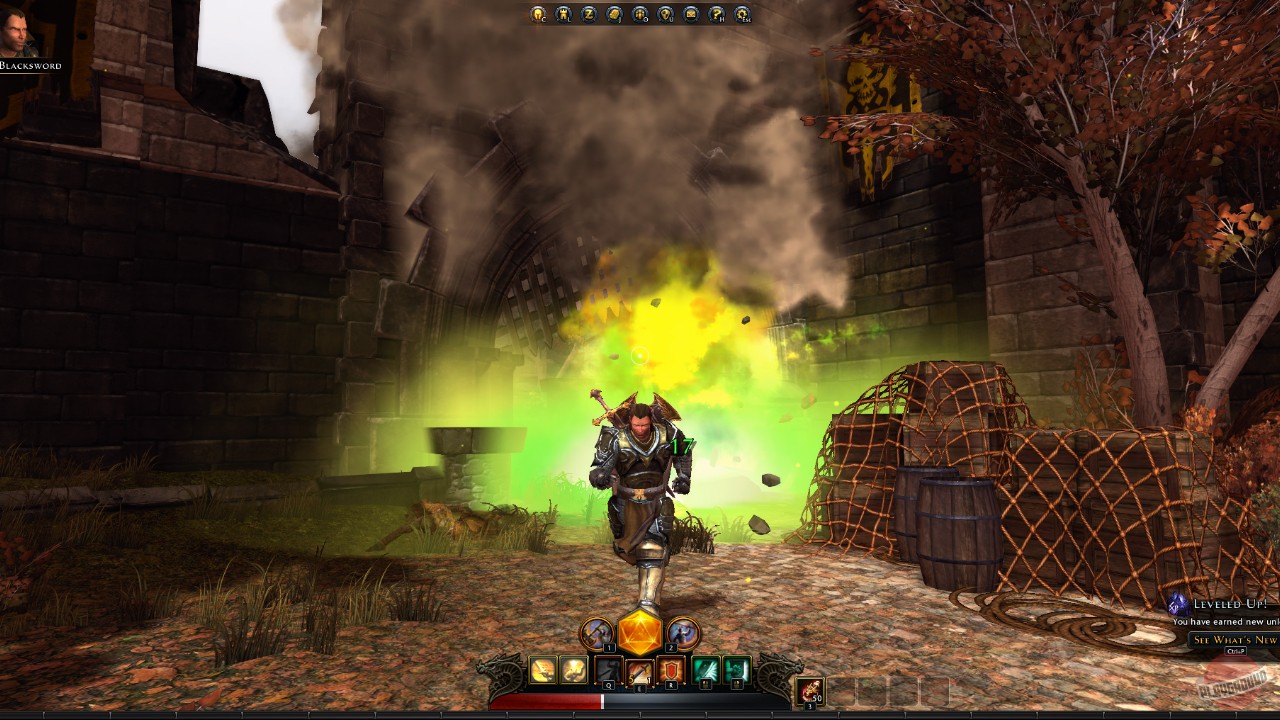Screen dimensions: 1280x720
Task: Open the Zen Market store icon
Action: tap(591, 14)
